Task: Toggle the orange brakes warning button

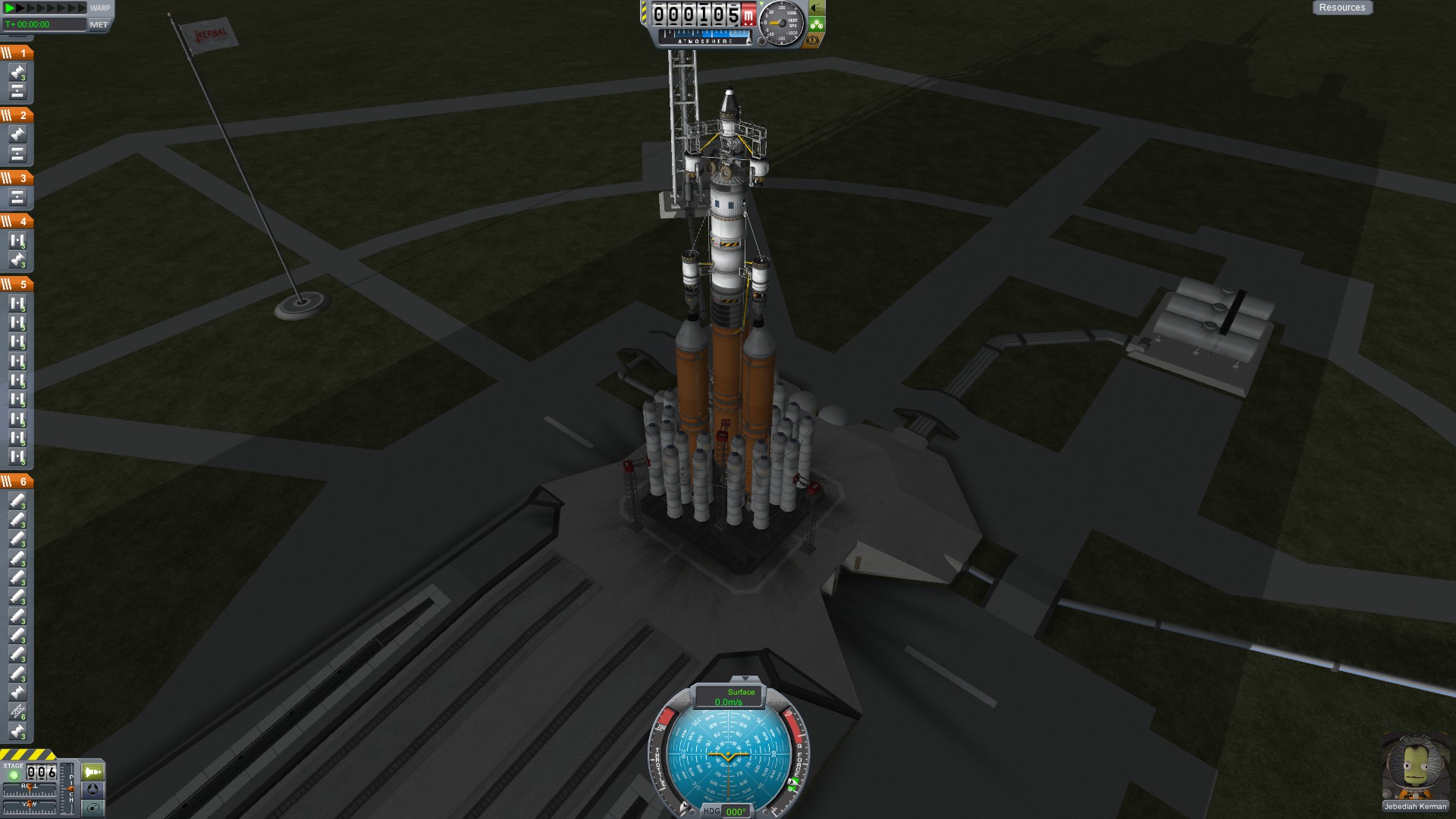Action: coord(812,40)
